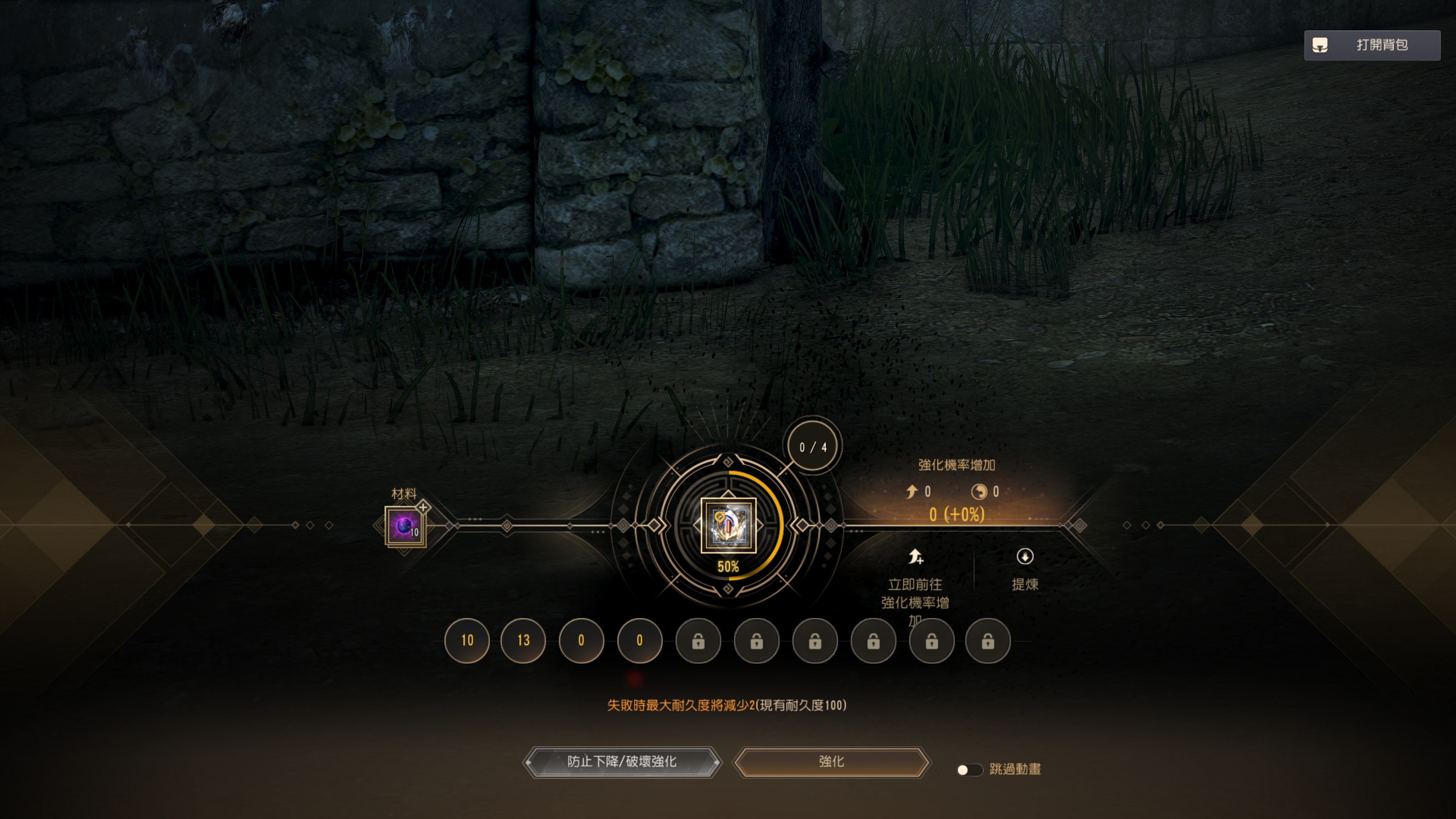Click the equipment item in the center ring
The height and width of the screenshot is (819, 1456).
click(728, 525)
